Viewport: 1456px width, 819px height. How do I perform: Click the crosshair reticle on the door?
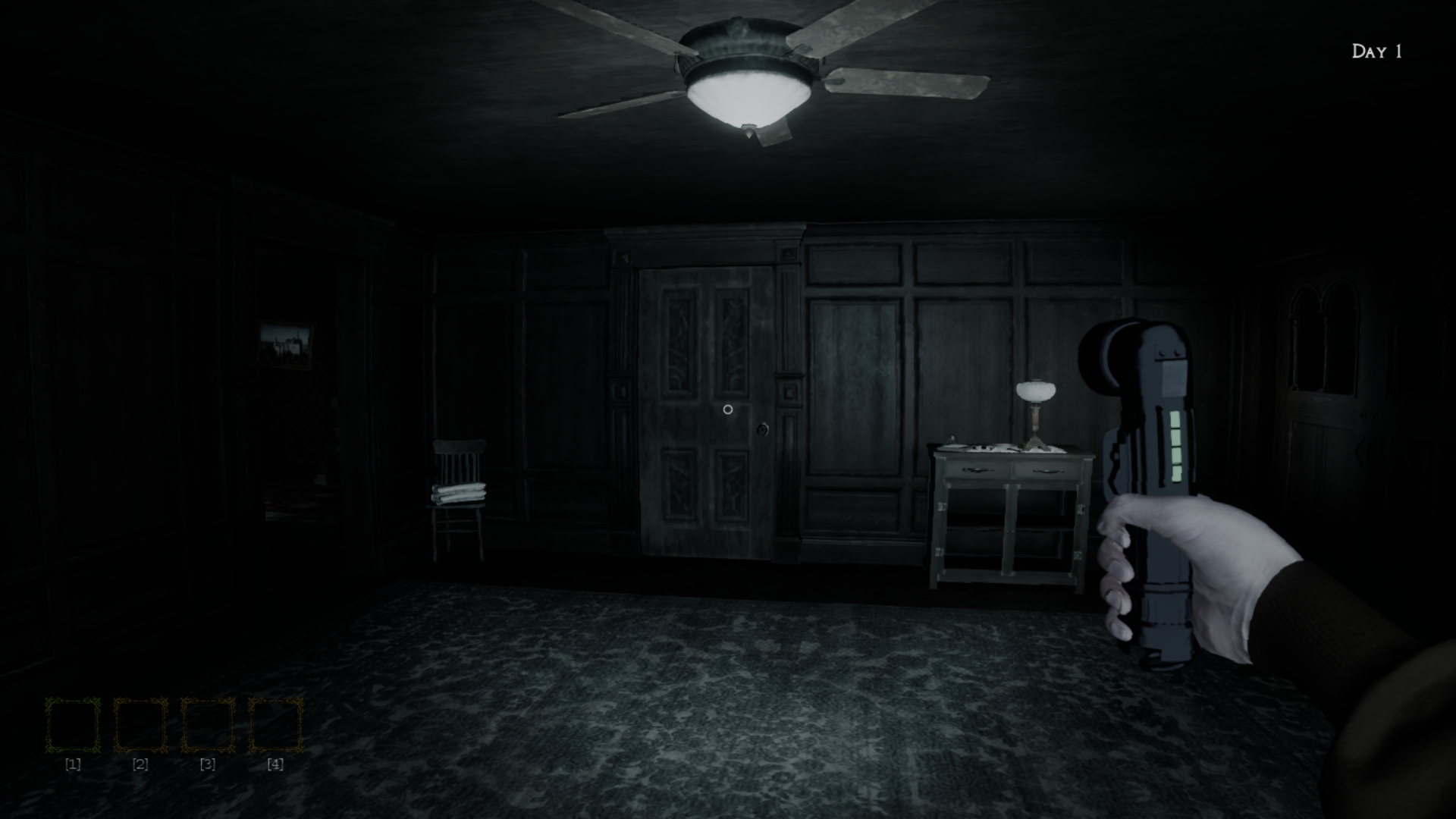728,409
